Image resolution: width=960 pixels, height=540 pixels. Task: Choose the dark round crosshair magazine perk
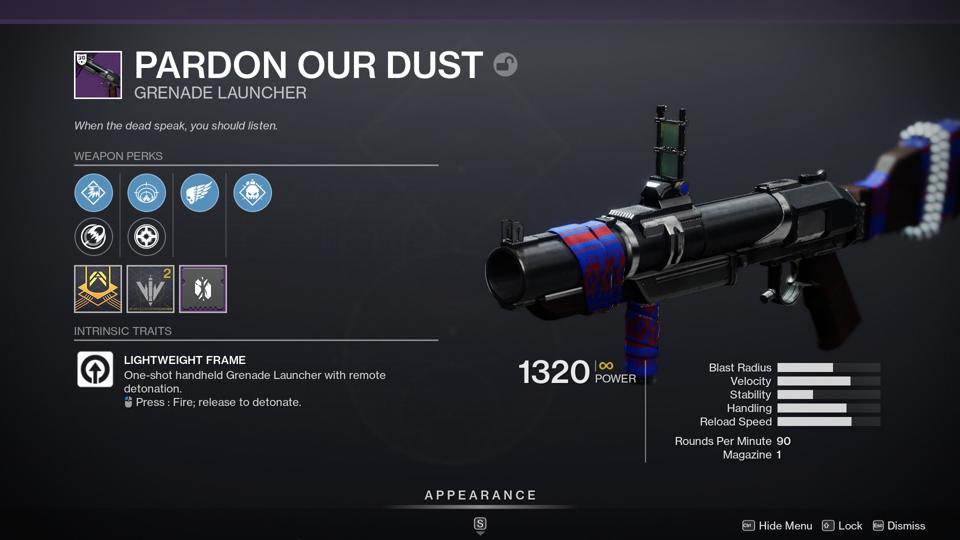pyautogui.click(x=147, y=237)
